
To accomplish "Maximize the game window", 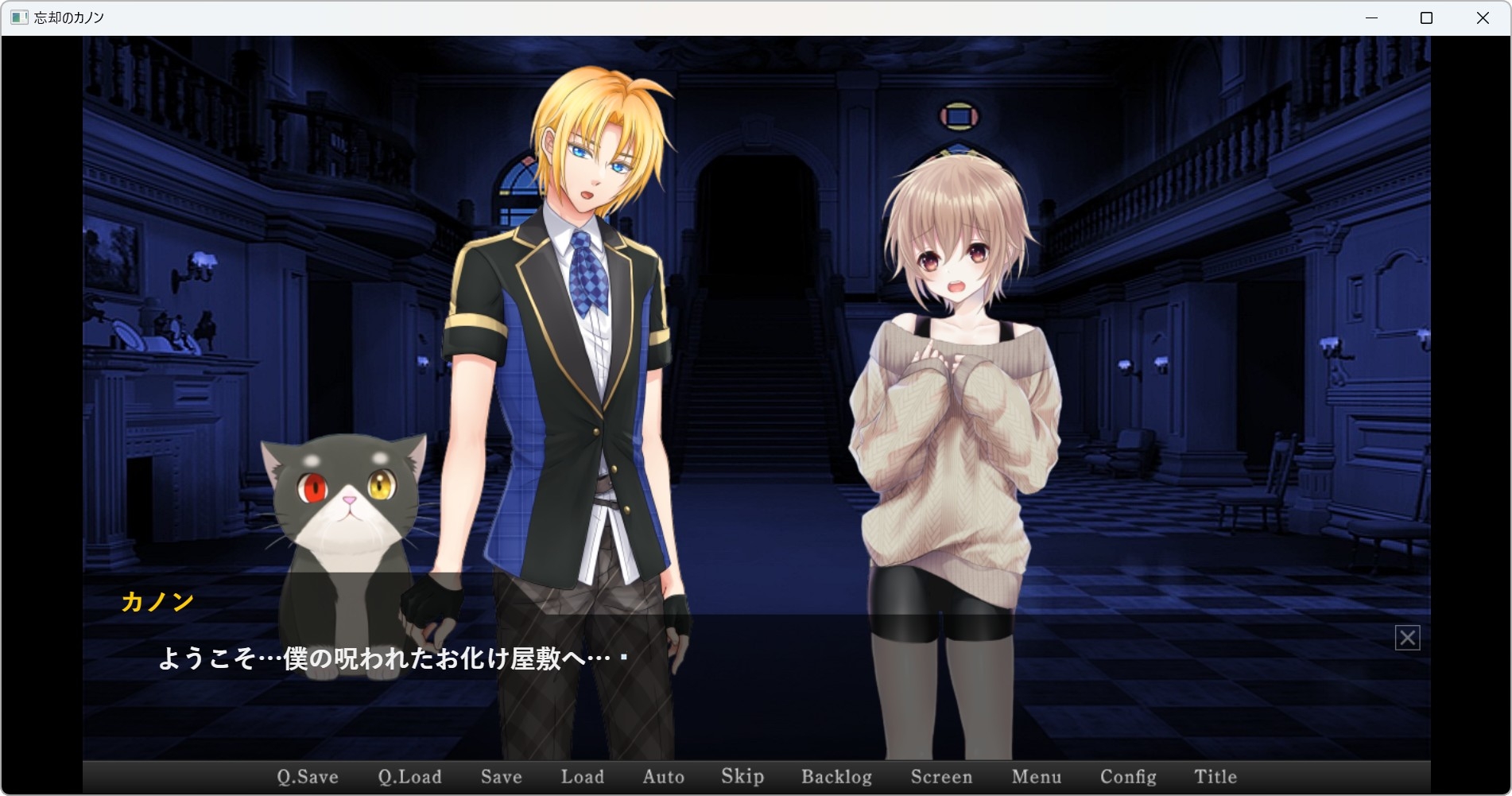I will (x=1426, y=18).
